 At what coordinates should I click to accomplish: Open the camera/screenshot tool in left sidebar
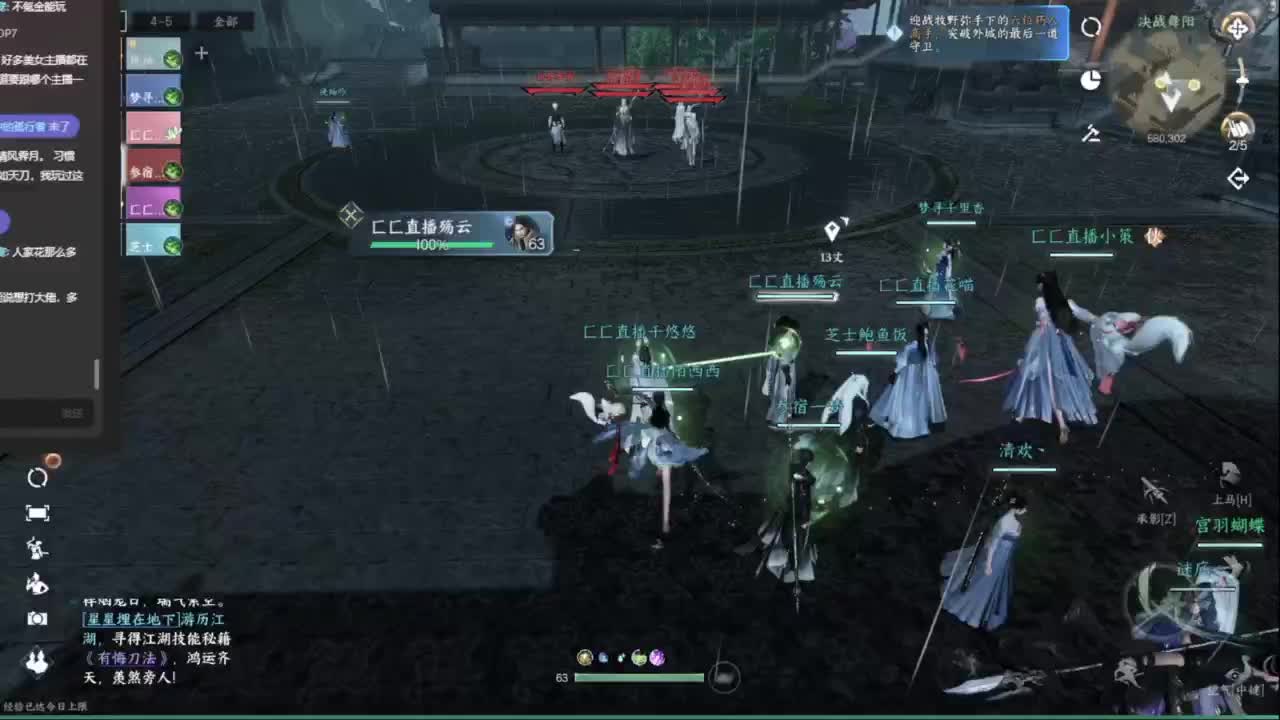tap(37, 617)
